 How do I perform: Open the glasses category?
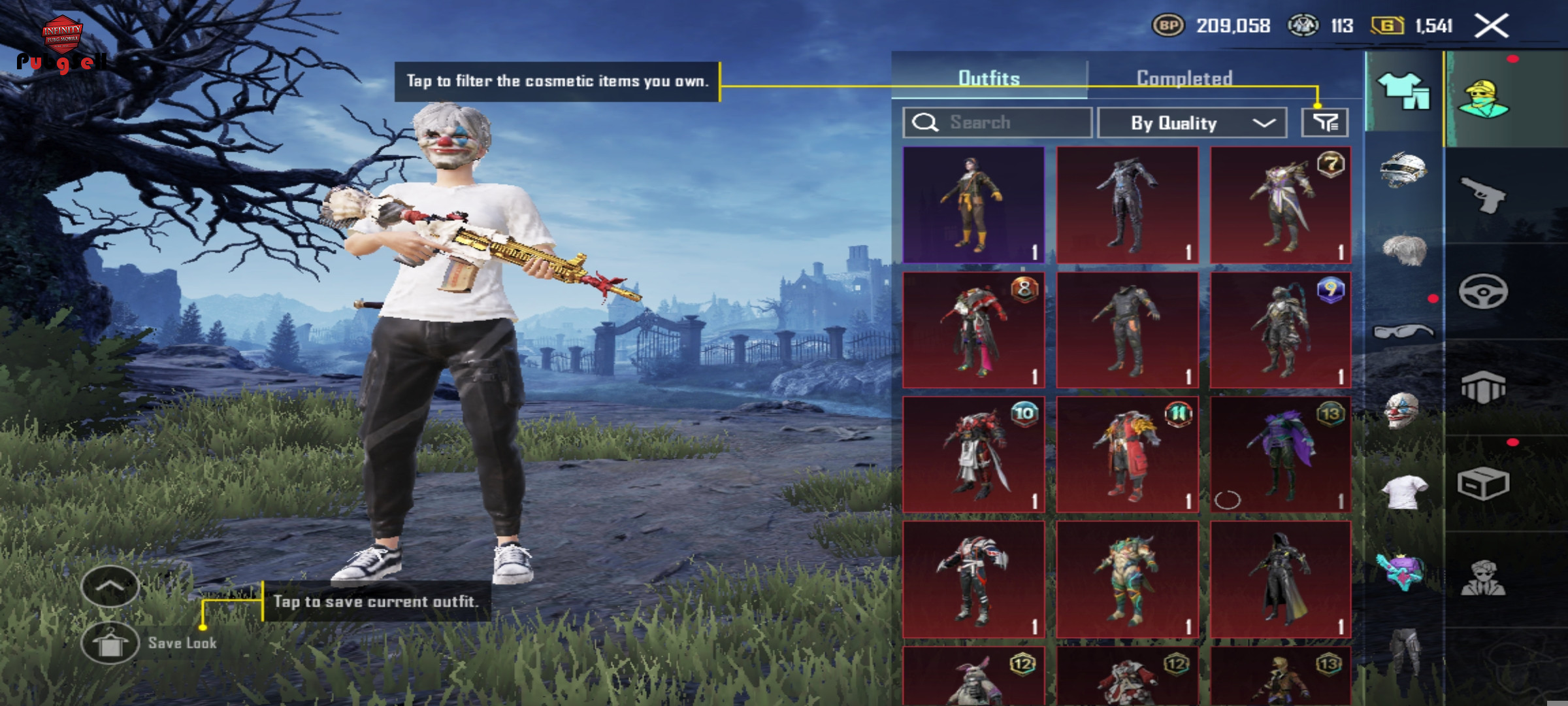coord(1403,331)
